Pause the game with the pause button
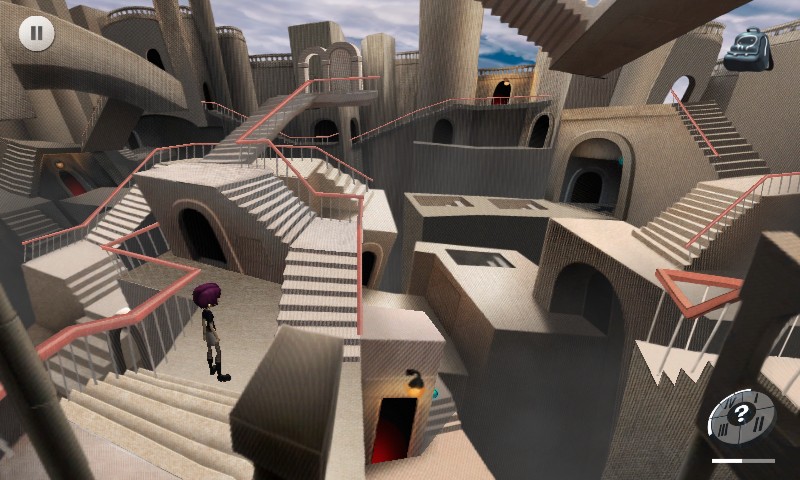Image resolution: width=800 pixels, height=480 pixels. coord(36,33)
